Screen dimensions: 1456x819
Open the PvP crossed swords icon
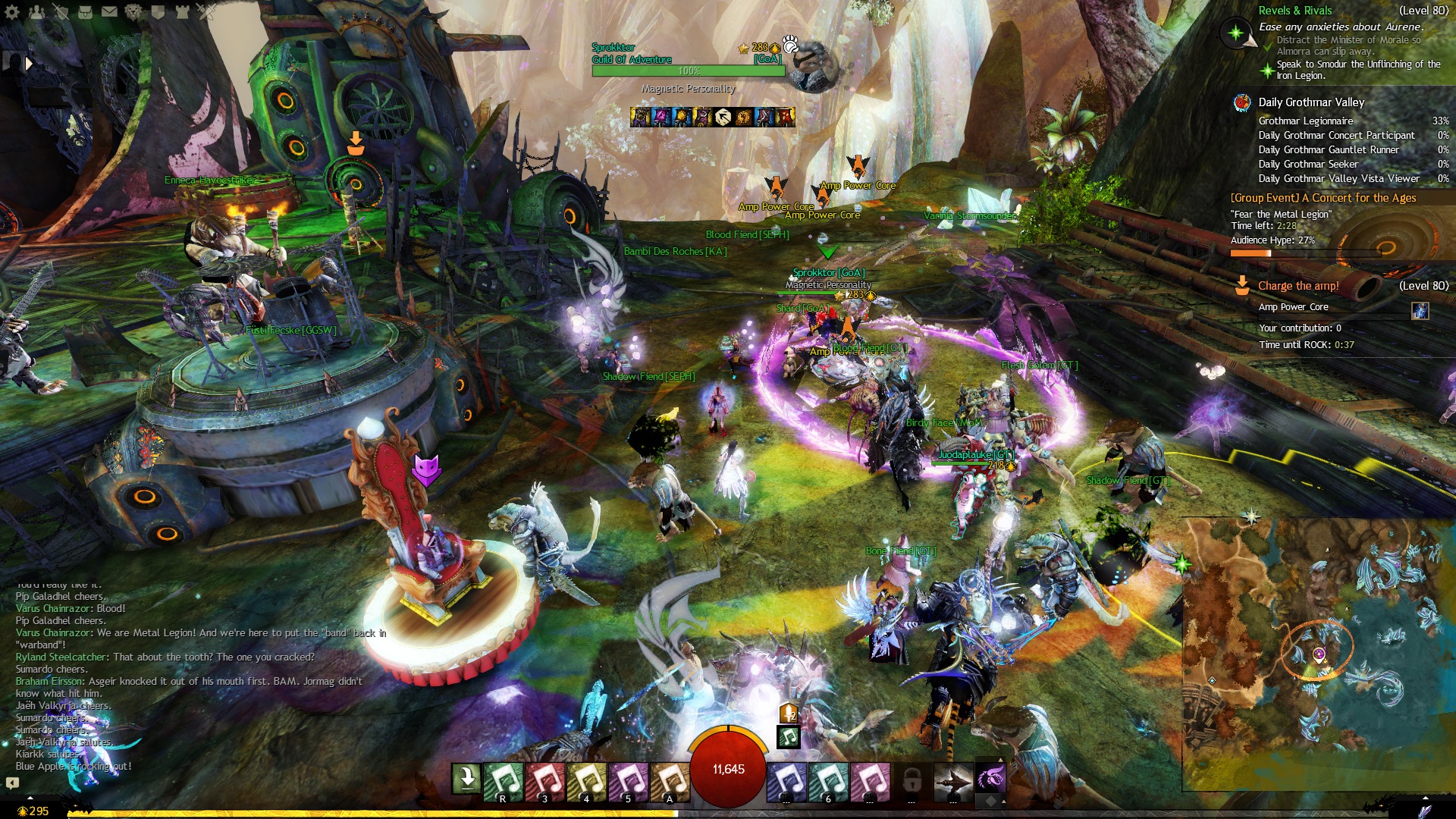tap(206, 11)
